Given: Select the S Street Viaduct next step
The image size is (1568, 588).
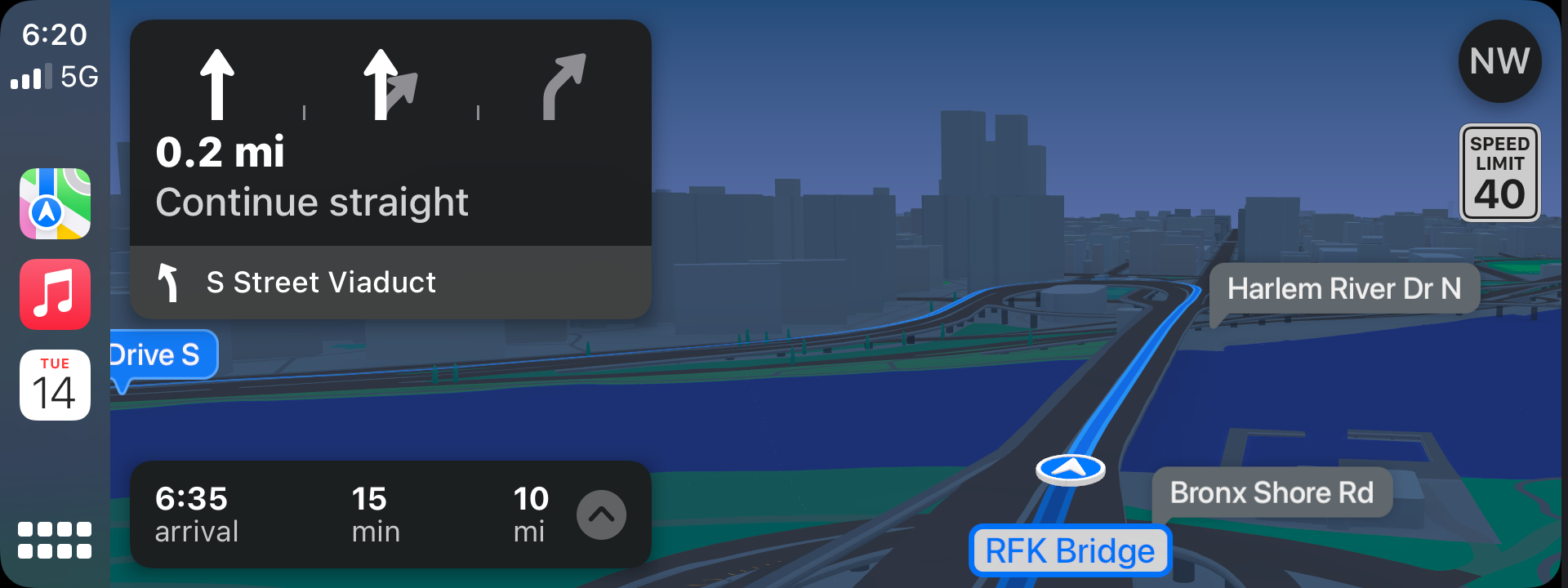Looking at the screenshot, I should pyautogui.click(x=390, y=283).
